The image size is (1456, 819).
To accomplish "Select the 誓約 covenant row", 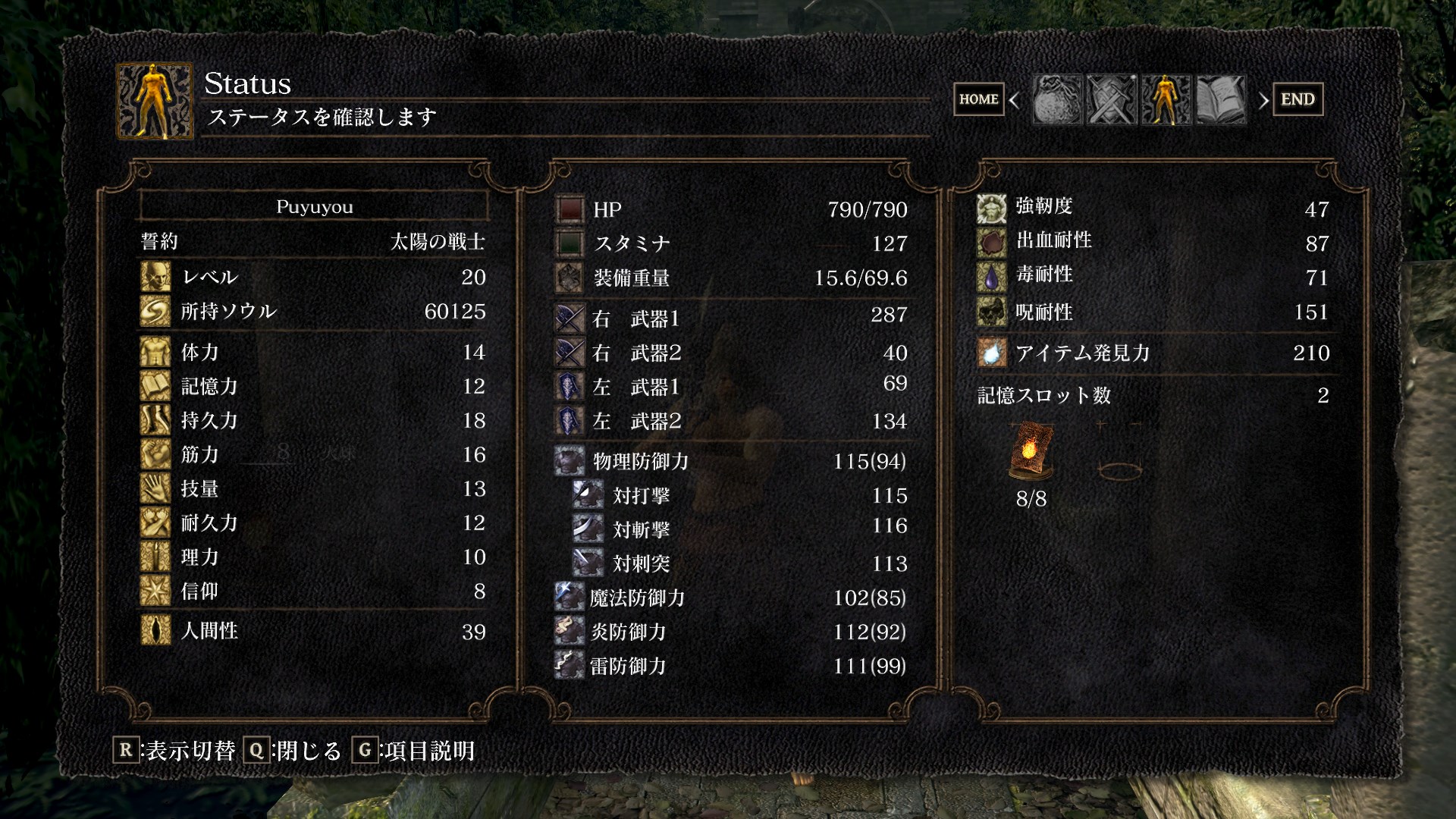I will [x=312, y=242].
